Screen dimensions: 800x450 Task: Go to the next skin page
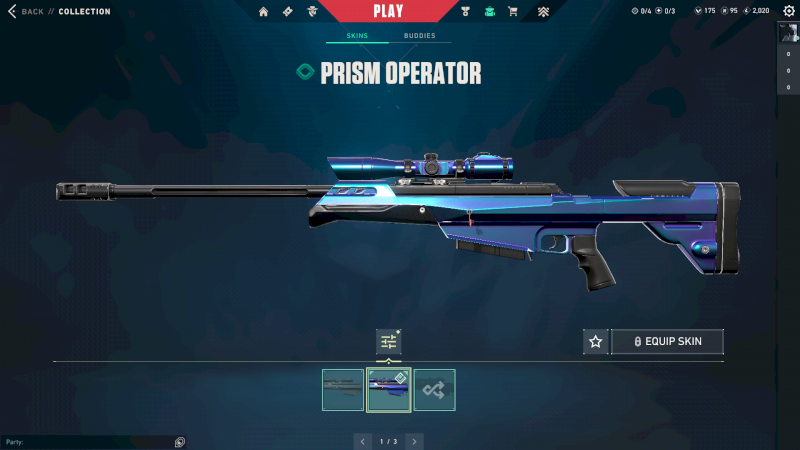[414, 441]
